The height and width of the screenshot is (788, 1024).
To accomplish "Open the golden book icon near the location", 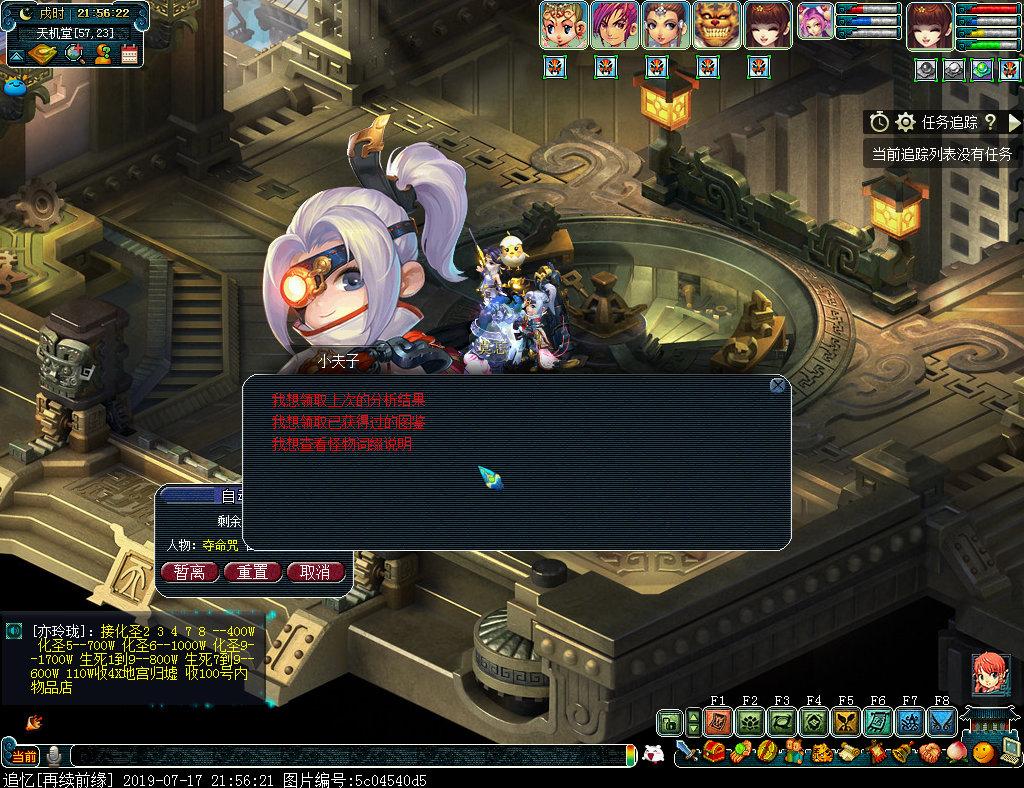I will (x=42, y=54).
